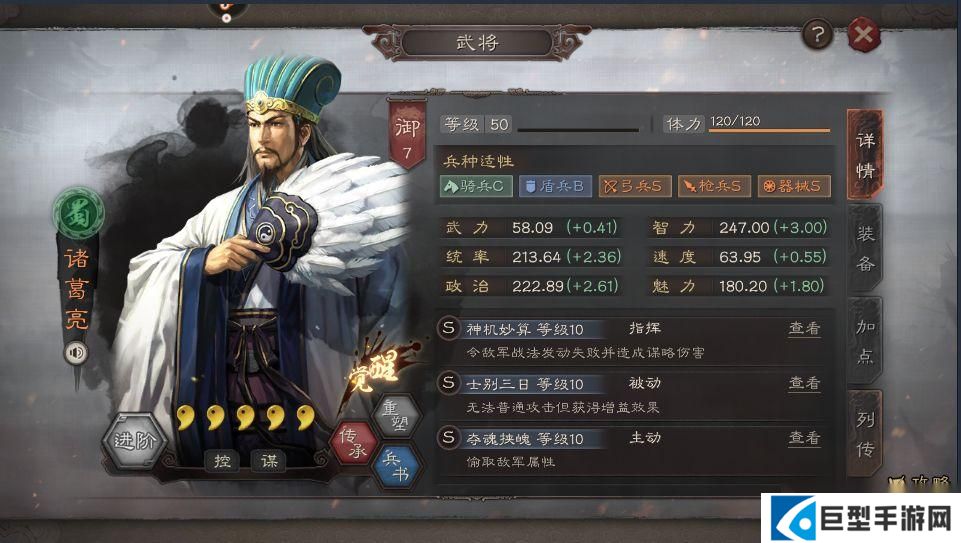Switch to the 详情 details tab
The image size is (961, 543).
pyautogui.click(x=865, y=156)
